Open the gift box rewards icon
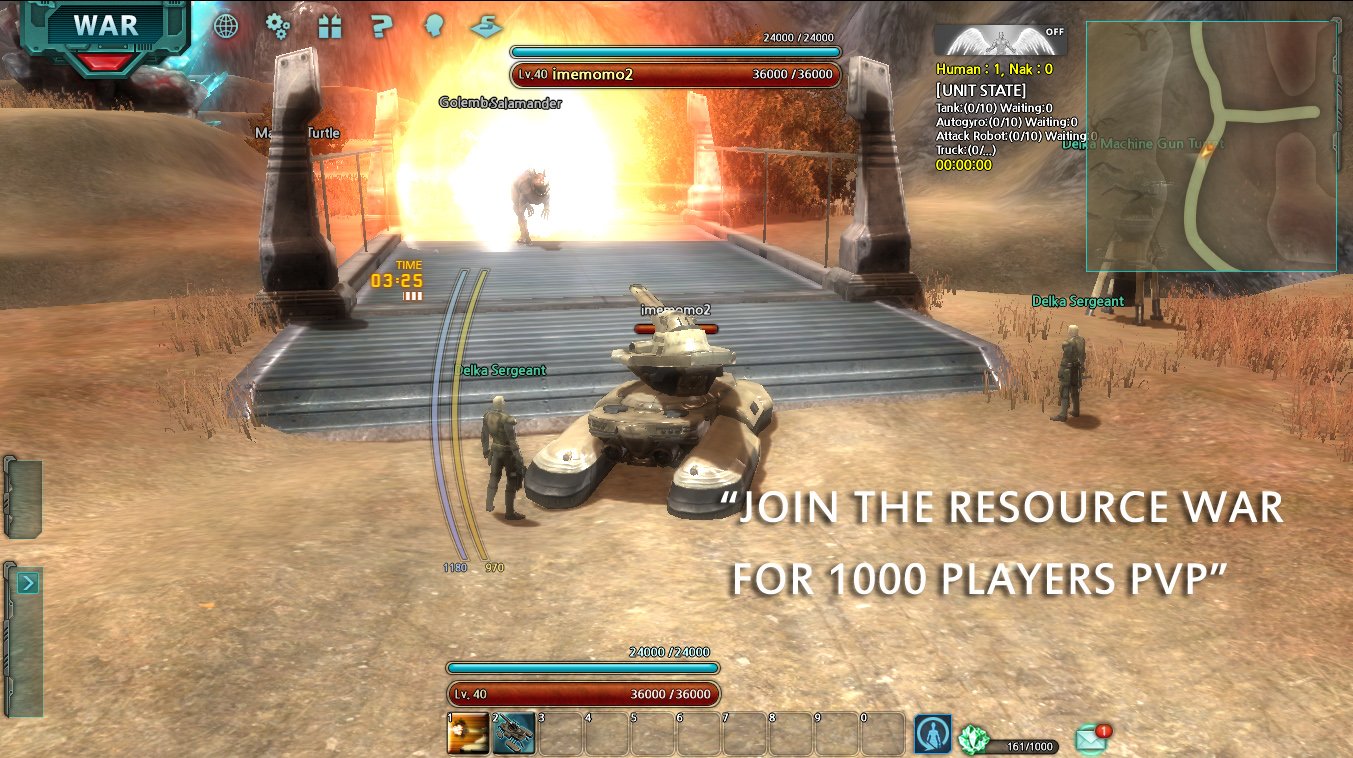 point(330,27)
